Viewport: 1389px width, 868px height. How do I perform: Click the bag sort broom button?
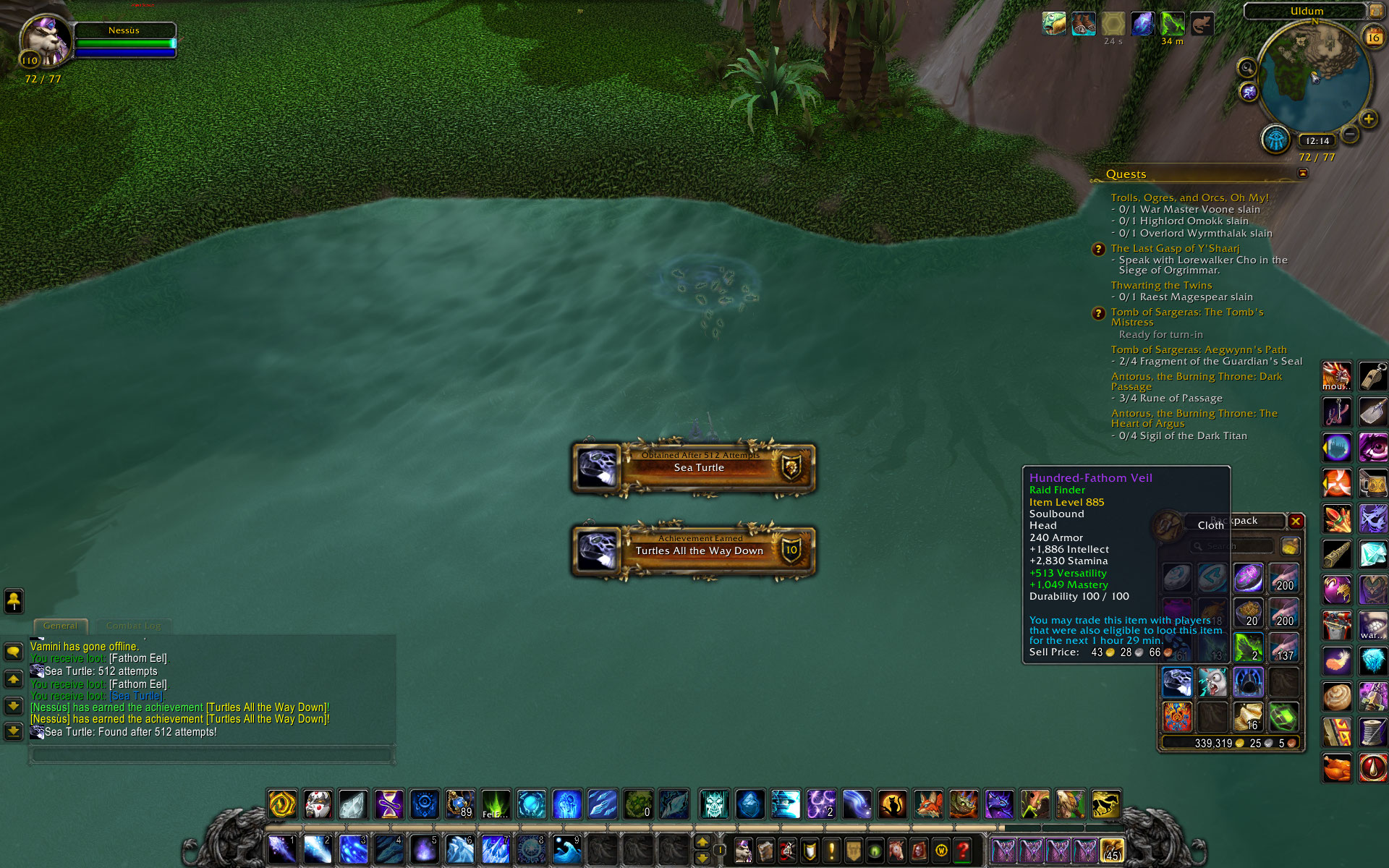click(x=1289, y=546)
